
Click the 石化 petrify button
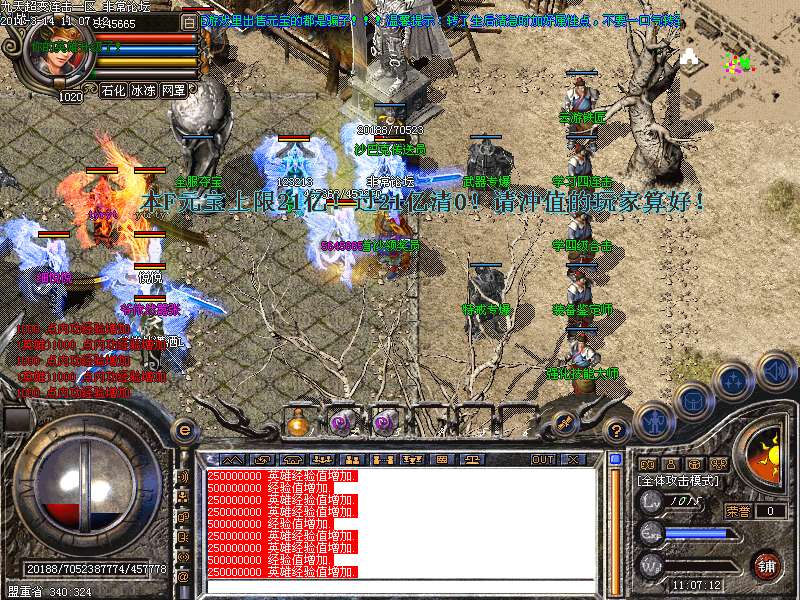(x=115, y=89)
